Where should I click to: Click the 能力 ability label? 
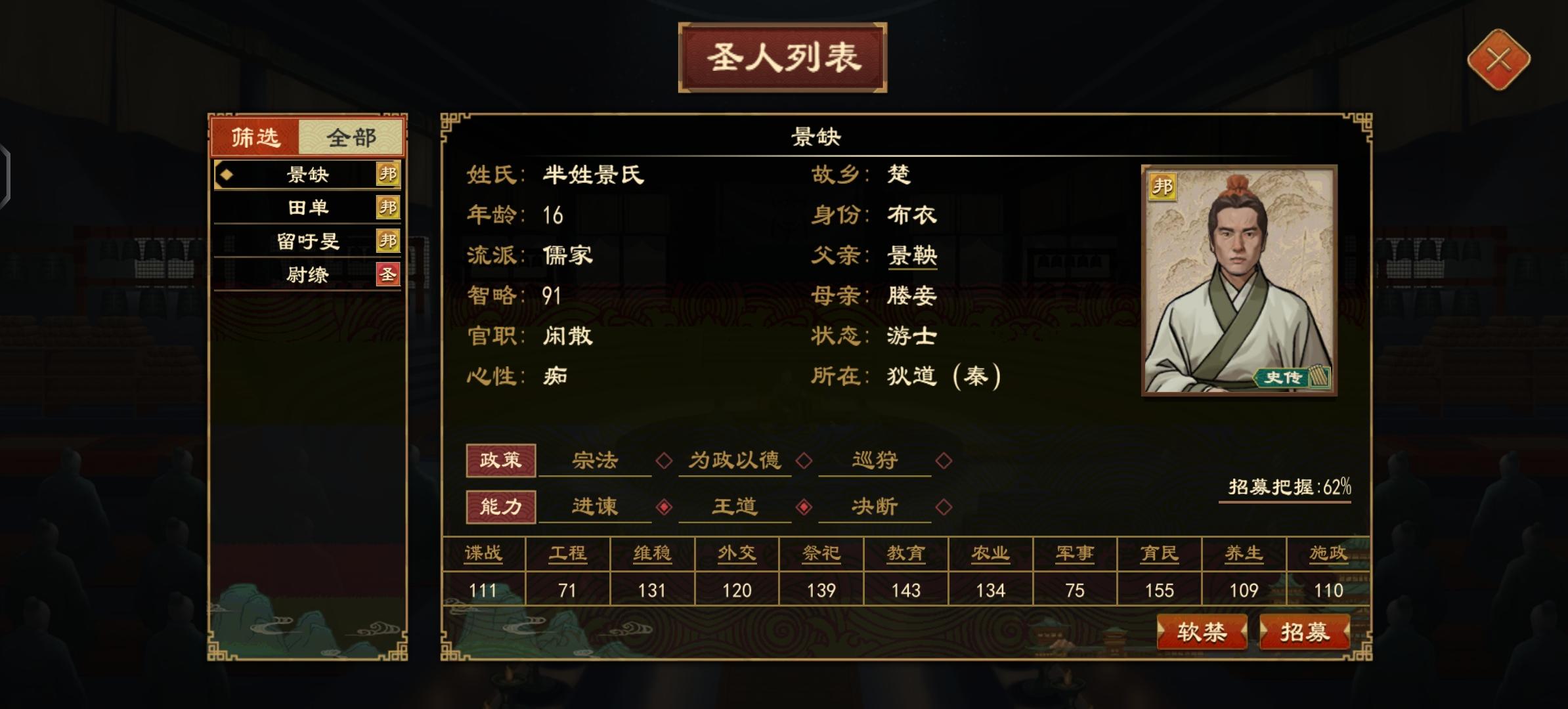click(x=501, y=507)
